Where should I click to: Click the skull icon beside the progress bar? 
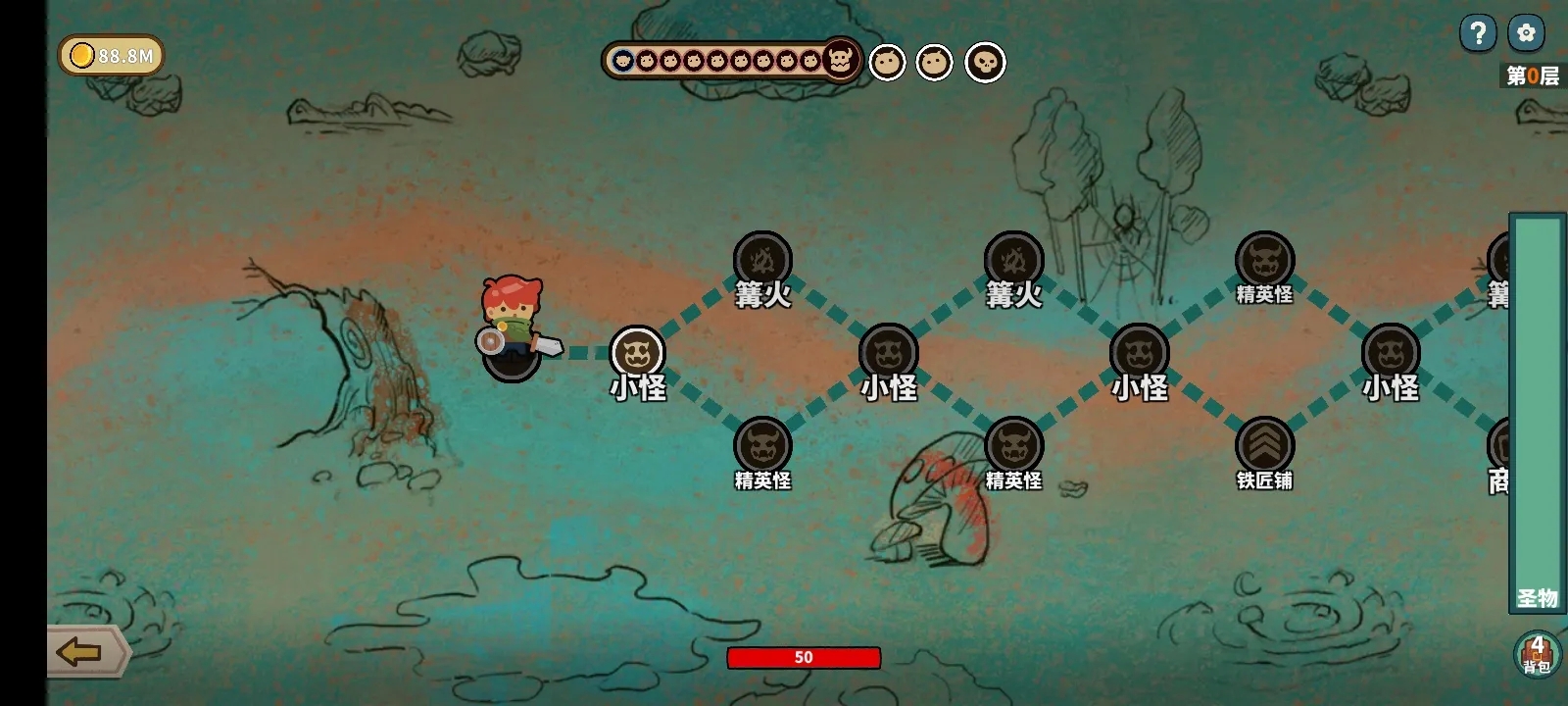(985, 63)
